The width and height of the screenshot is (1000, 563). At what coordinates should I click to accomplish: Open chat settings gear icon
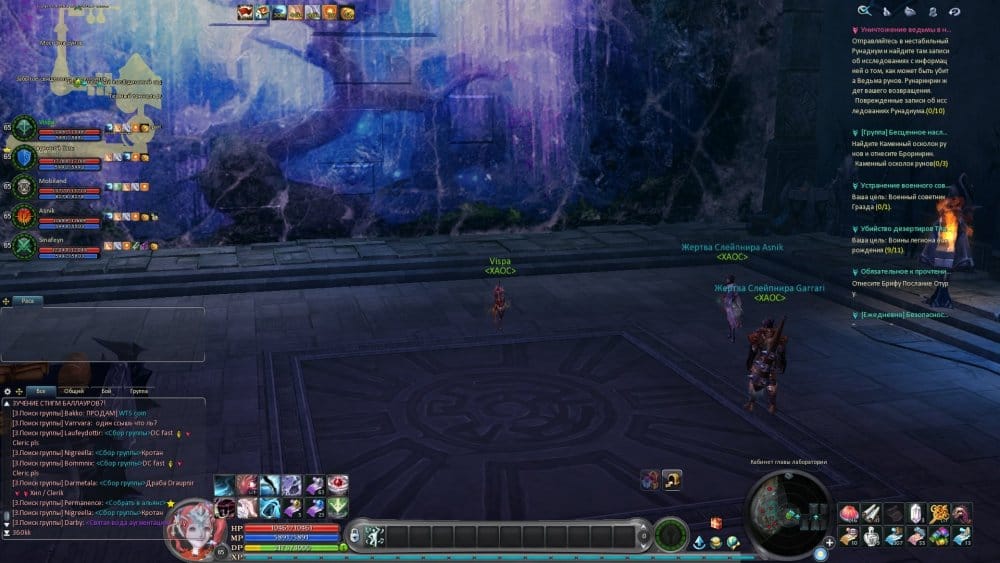click(x=8, y=391)
